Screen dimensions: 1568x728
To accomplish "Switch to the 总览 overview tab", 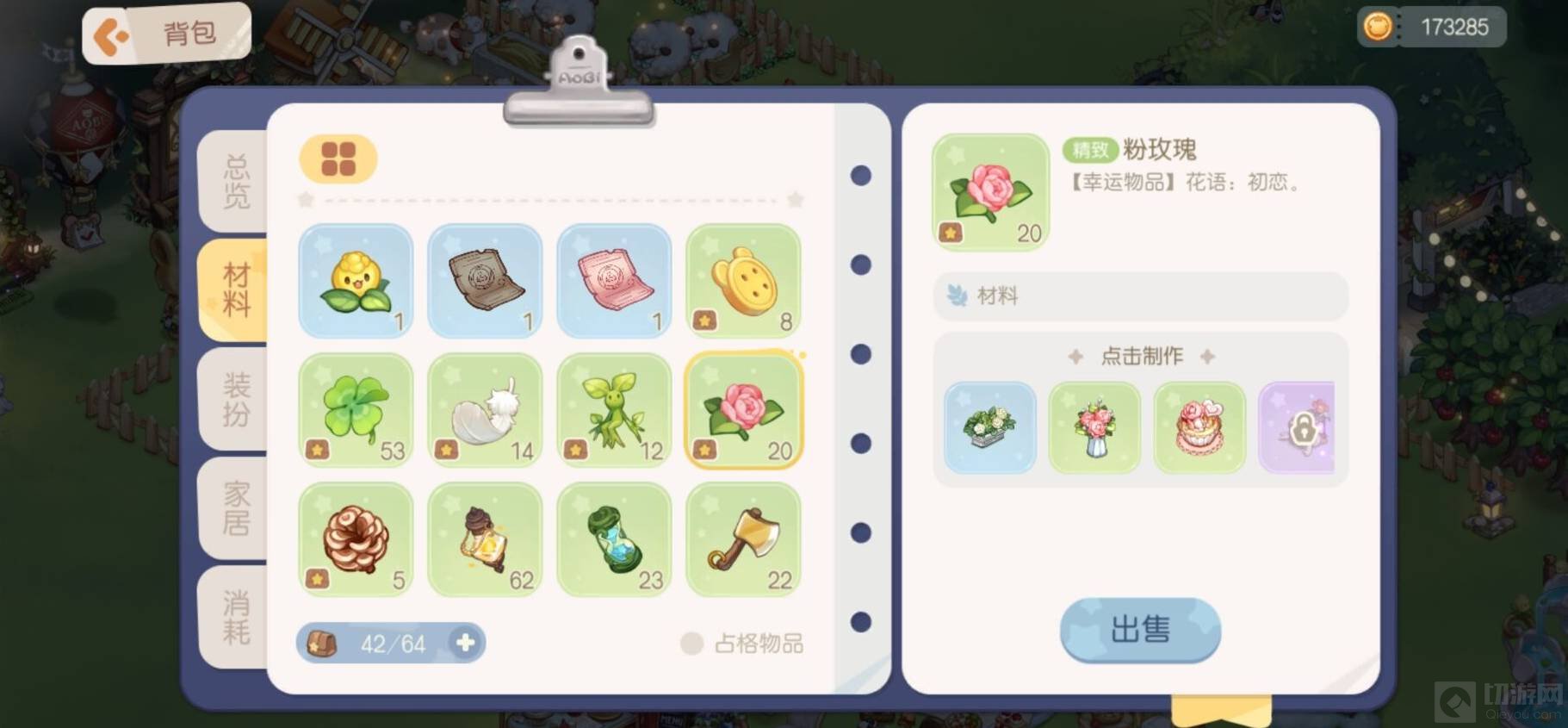I will (x=235, y=182).
